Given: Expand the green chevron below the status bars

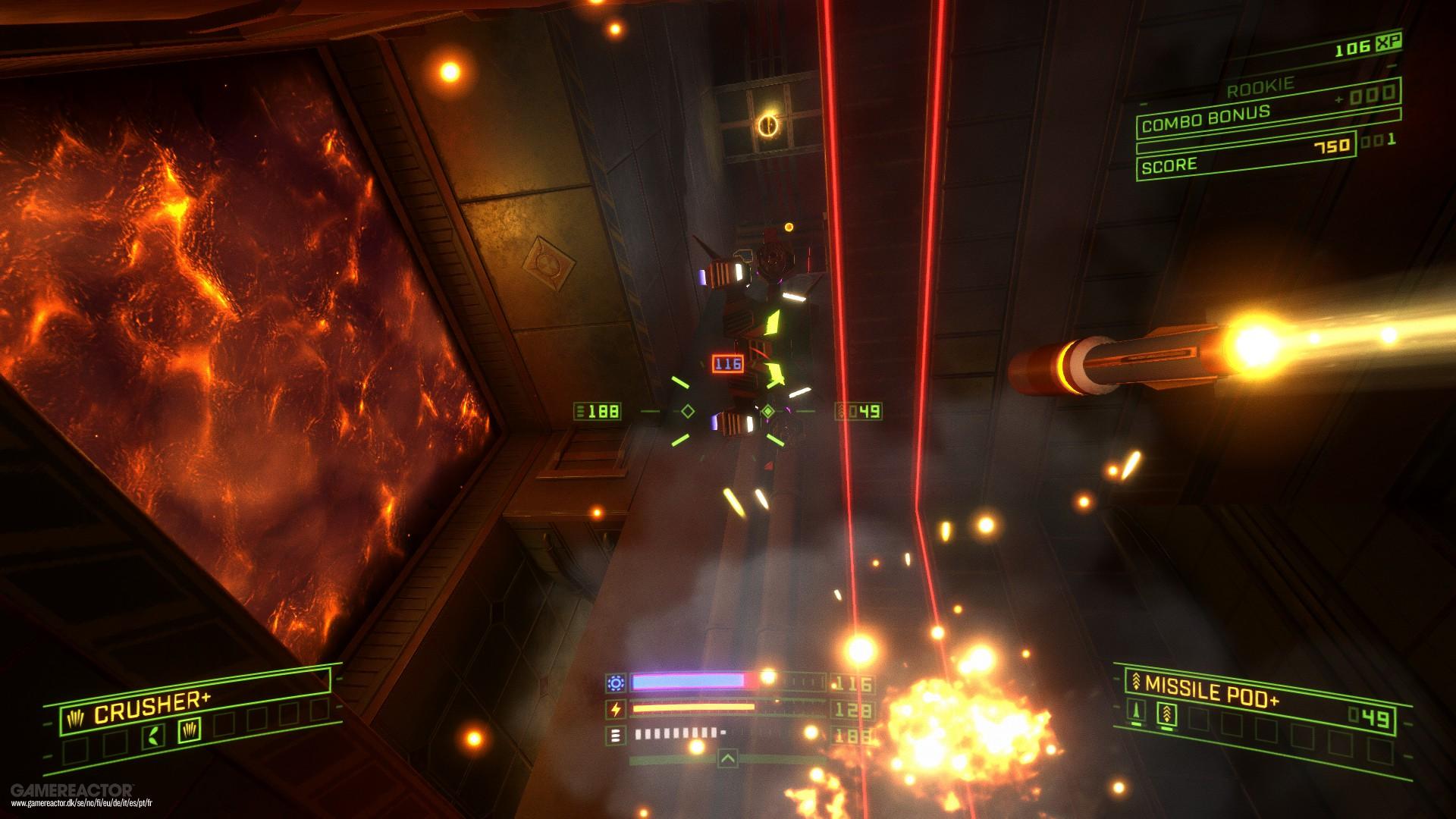Looking at the screenshot, I should (x=728, y=758).
